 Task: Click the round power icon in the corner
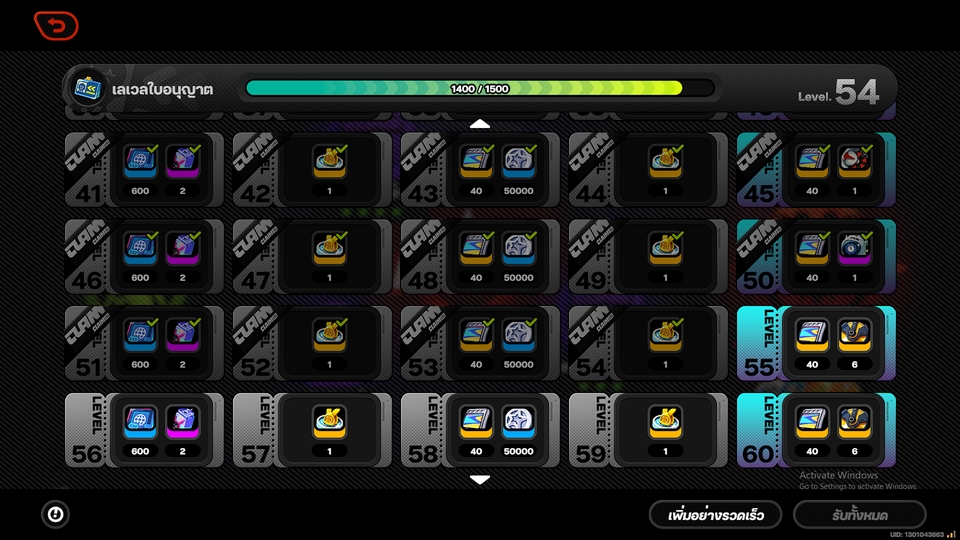coord(56,514)
